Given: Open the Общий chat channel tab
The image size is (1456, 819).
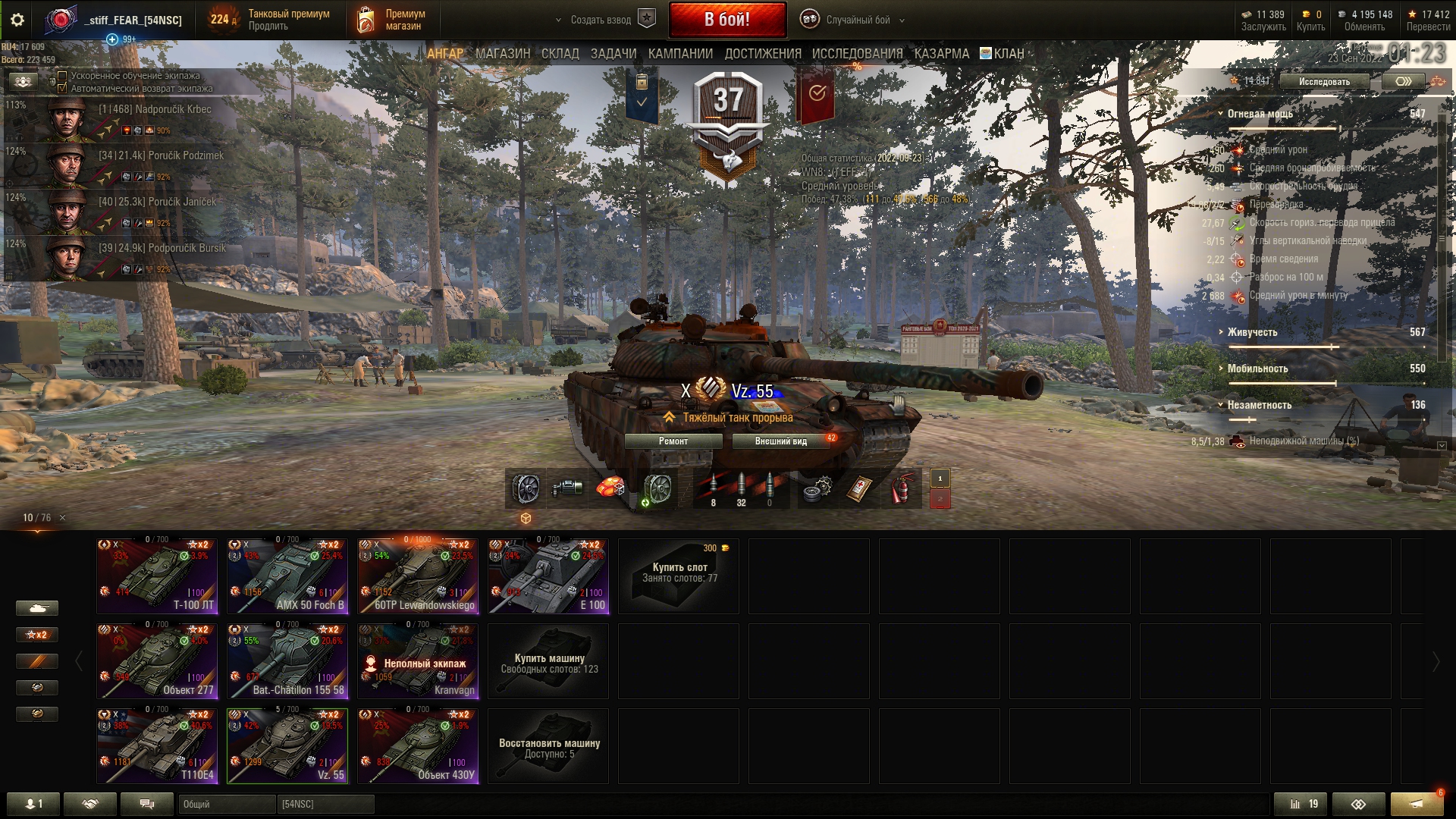Looking at the screenshot, I should coord(226,804).
